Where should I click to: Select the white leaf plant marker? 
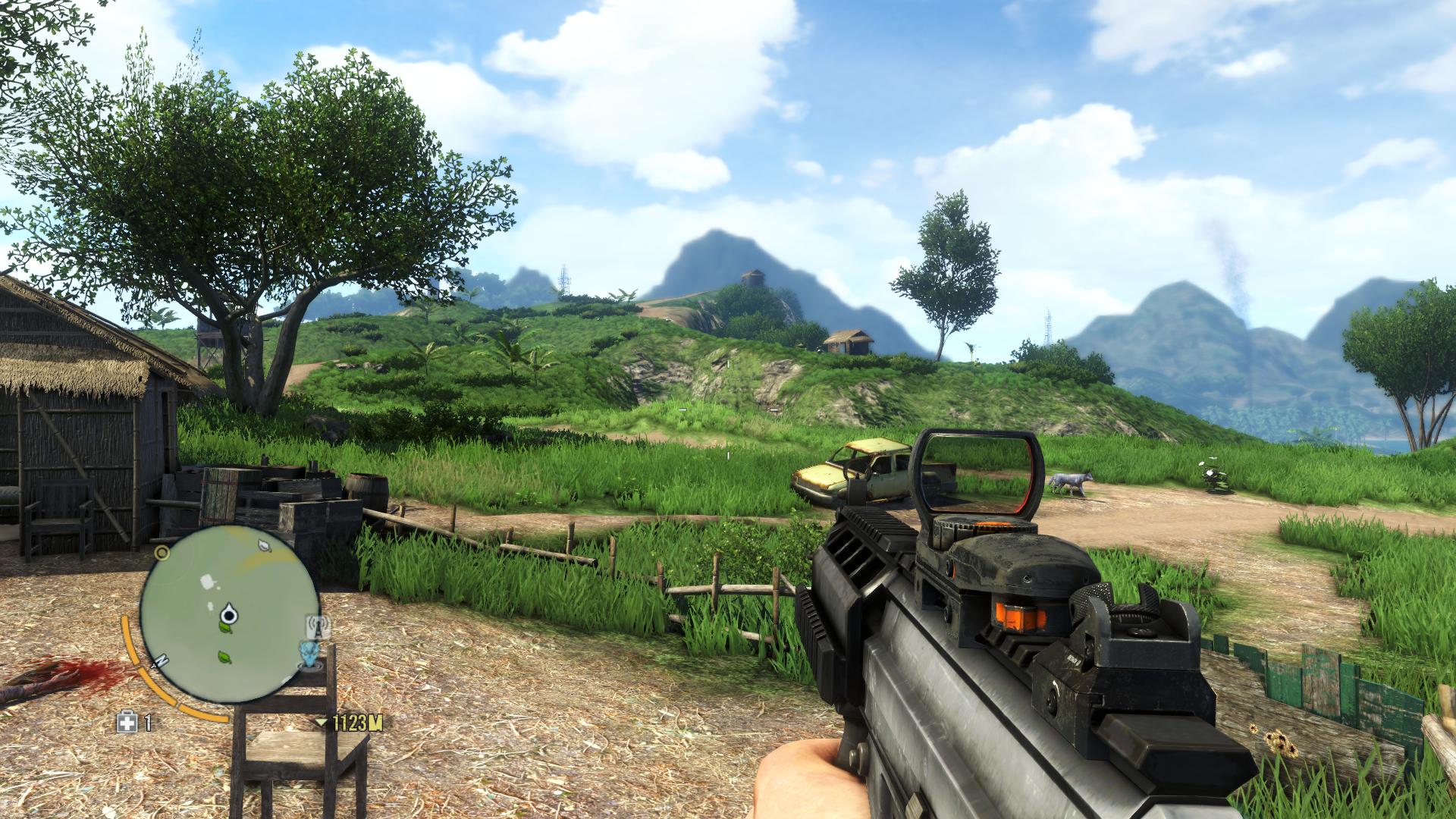[264, 544]
